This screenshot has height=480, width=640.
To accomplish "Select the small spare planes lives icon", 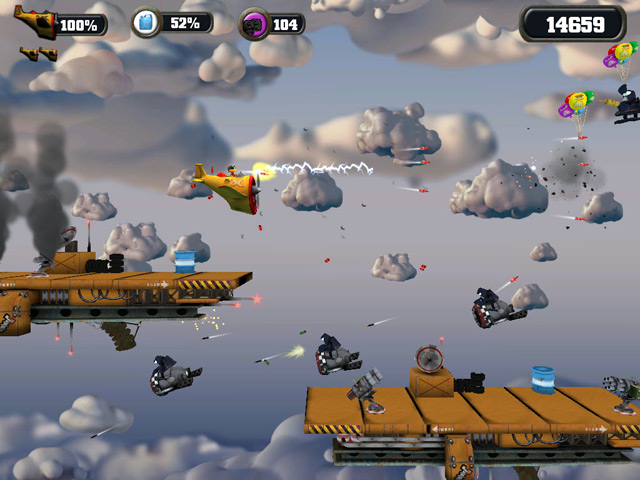I will (x=37, y=53).
